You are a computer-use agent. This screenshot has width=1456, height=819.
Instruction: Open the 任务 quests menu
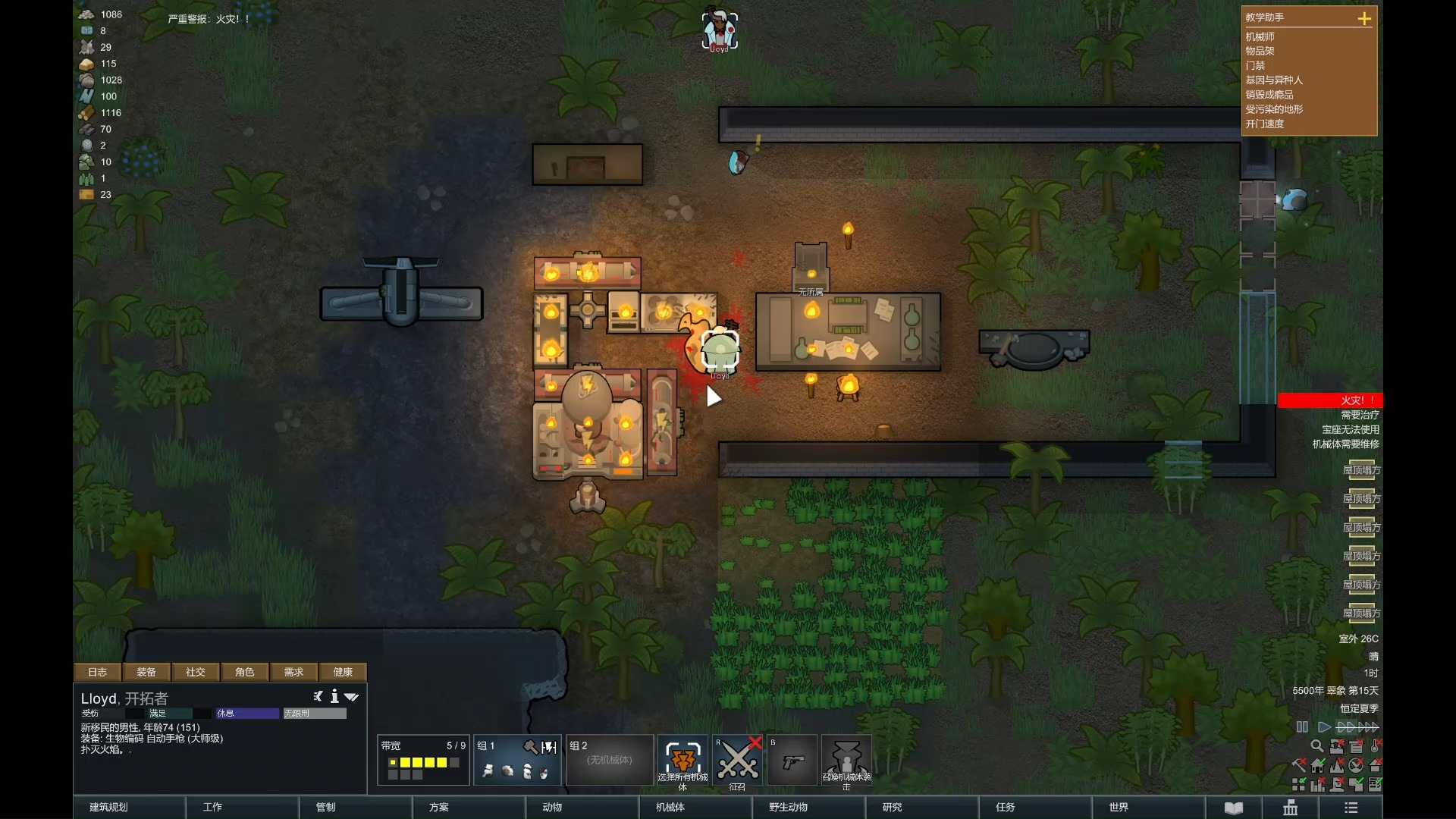pos(1006,807)
